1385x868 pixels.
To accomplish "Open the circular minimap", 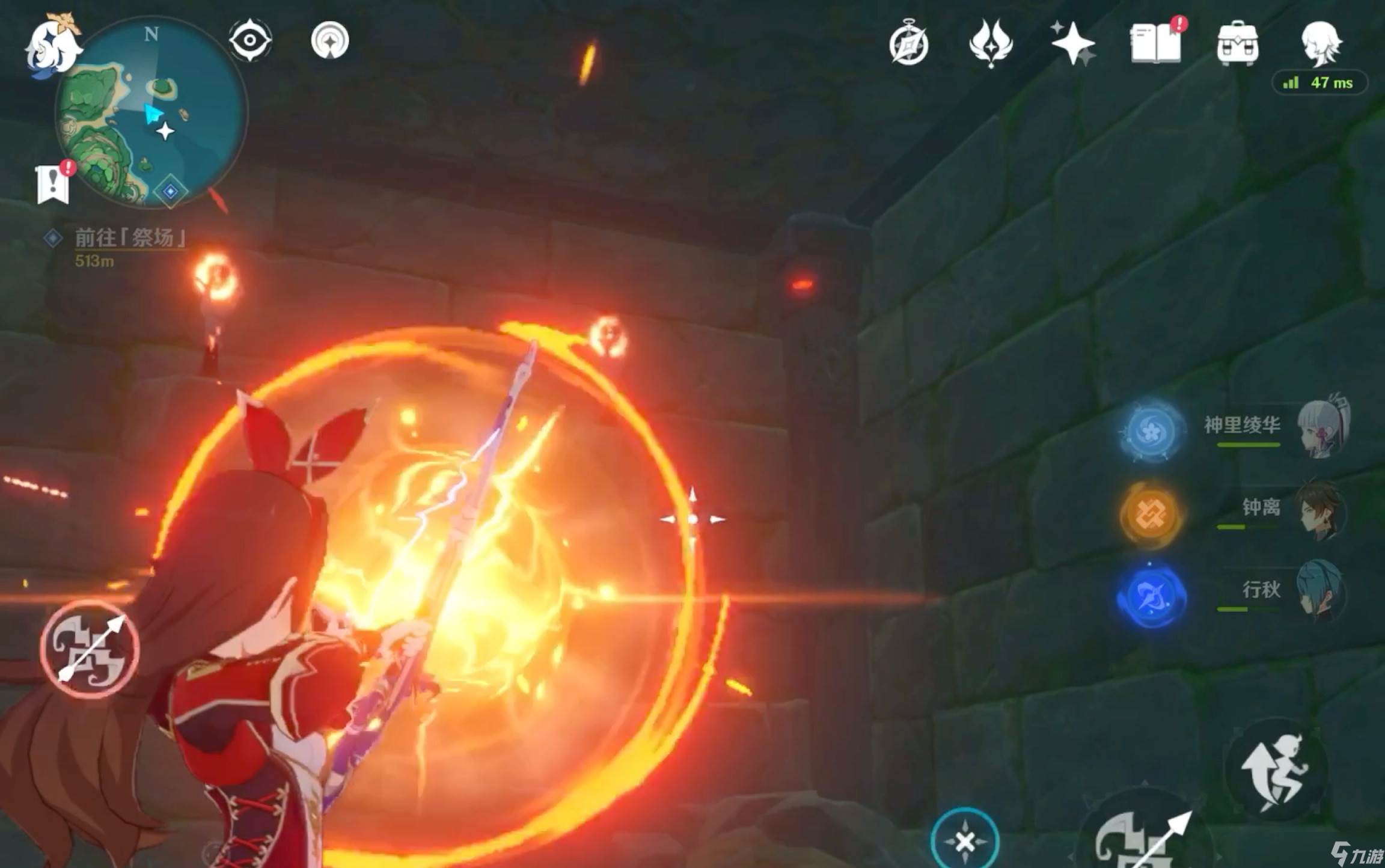I will 150,114.
